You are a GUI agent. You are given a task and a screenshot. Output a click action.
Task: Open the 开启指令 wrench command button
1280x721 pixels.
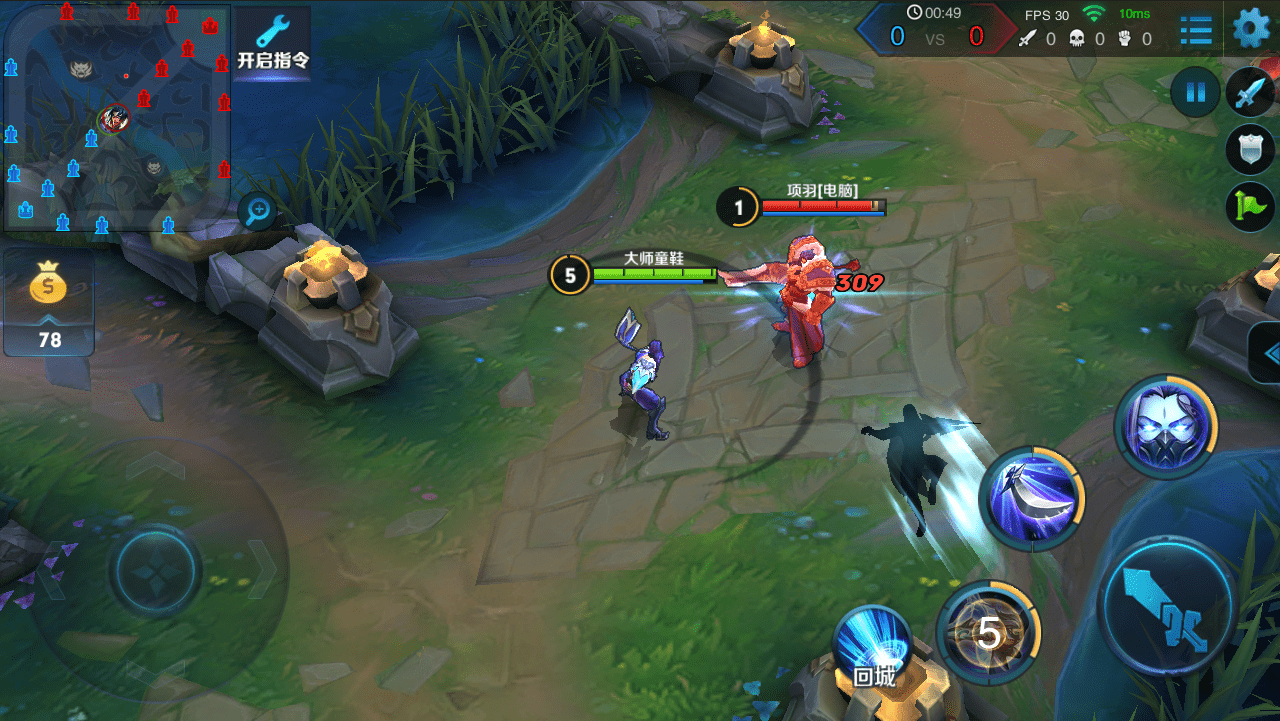tap(272, 42)
